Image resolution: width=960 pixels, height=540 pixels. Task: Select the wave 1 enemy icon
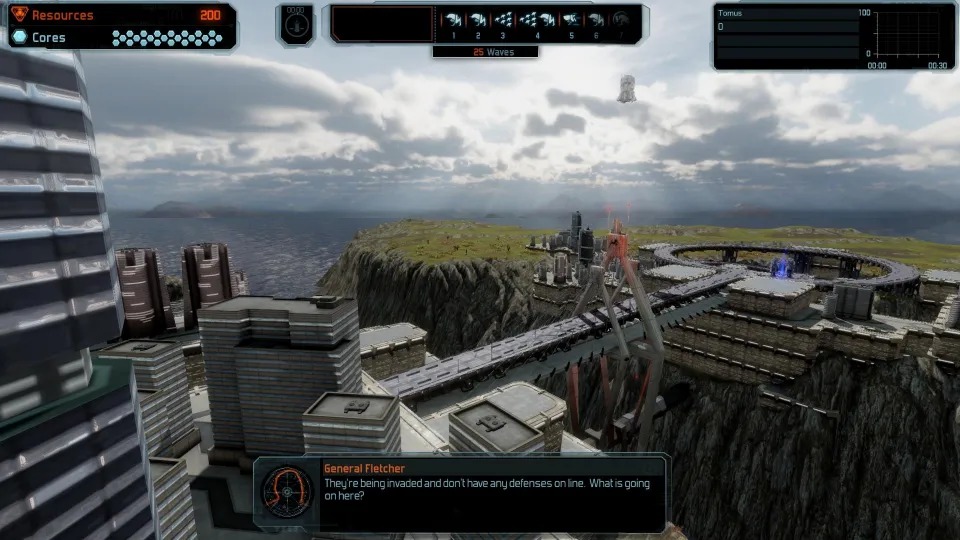coord(453,19)
